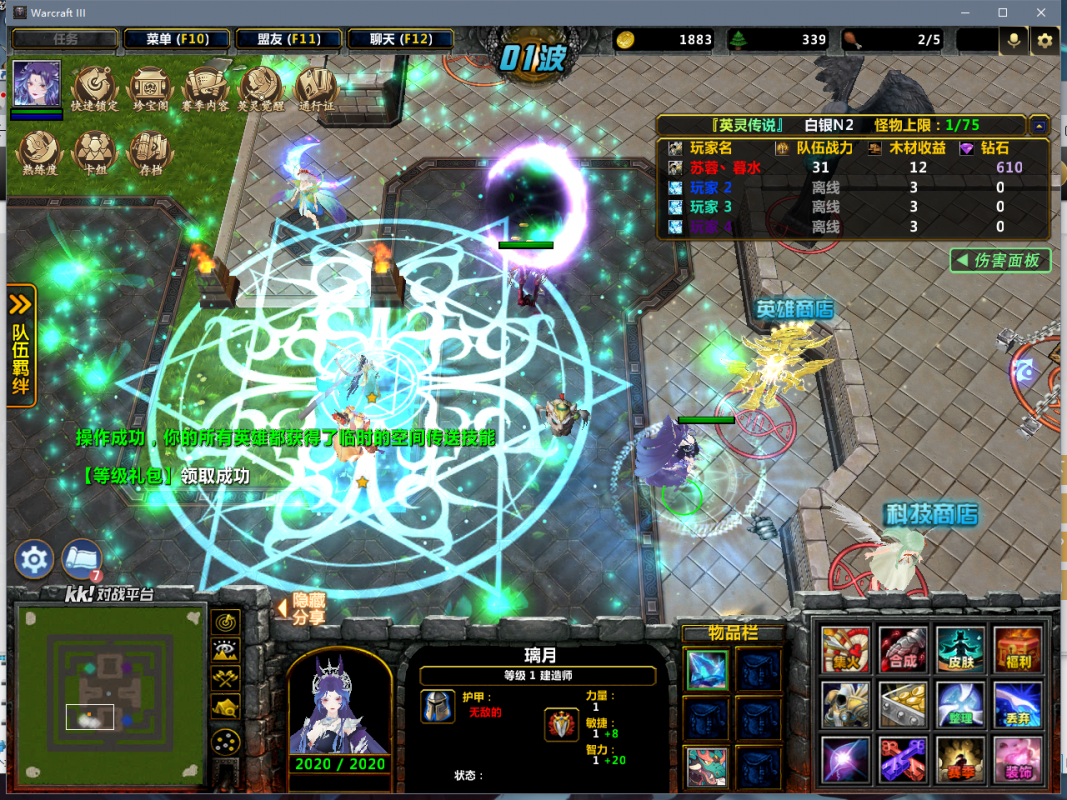The height and width of the screenshot is (800, 1067).
Task: Expand the 队伍羁绊 side panel
Action: click(21, 345)
